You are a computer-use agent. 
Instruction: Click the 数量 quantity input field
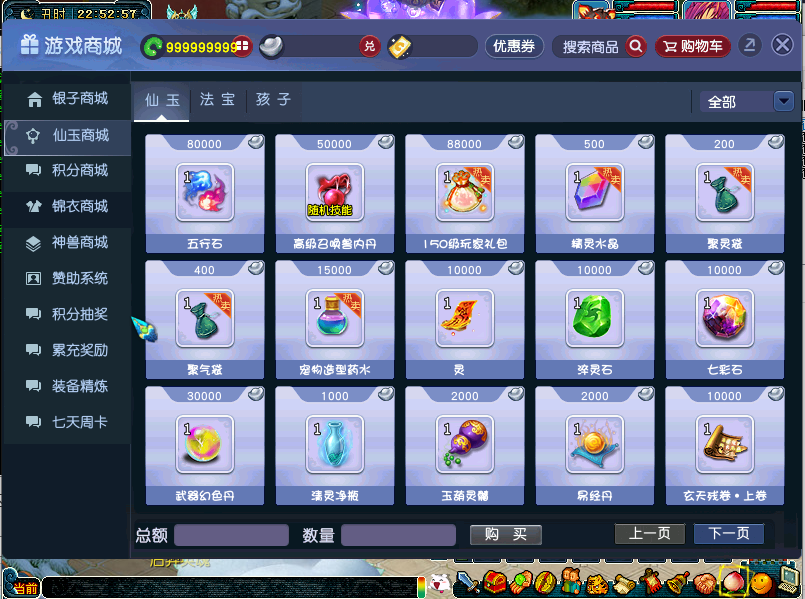click(399, 535)
